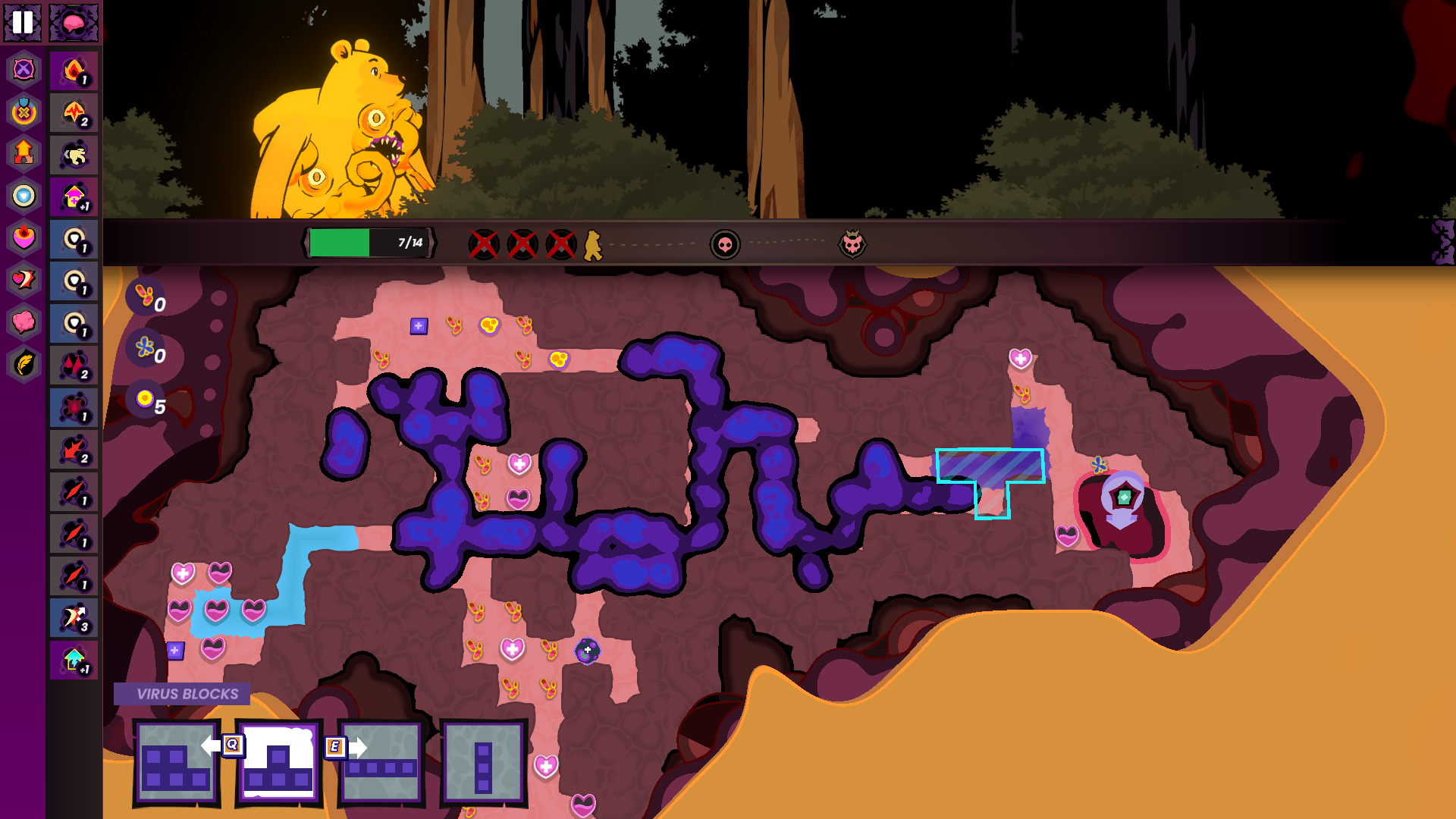Viewport: 1456px width, 819px height.
Task: Select the black feather ability icon
Action: 24,363
